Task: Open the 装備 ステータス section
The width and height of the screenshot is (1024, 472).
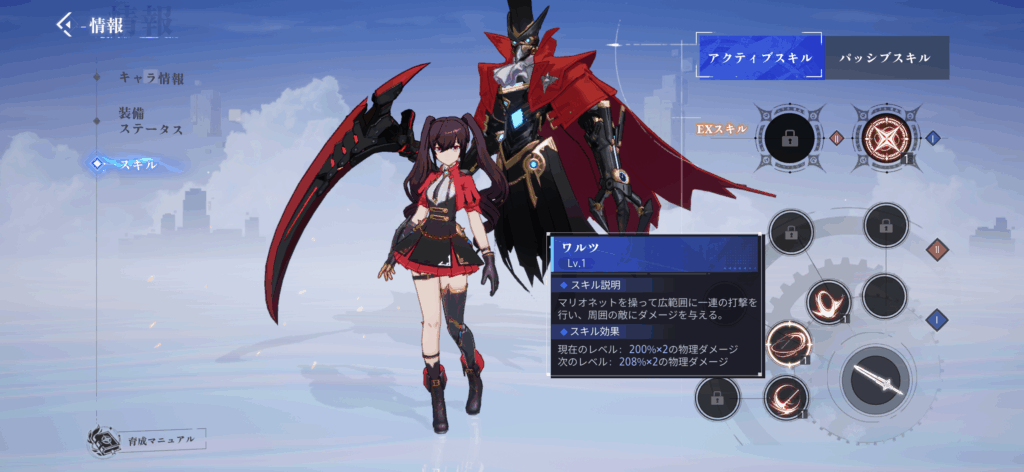Action: pos(151,121)
